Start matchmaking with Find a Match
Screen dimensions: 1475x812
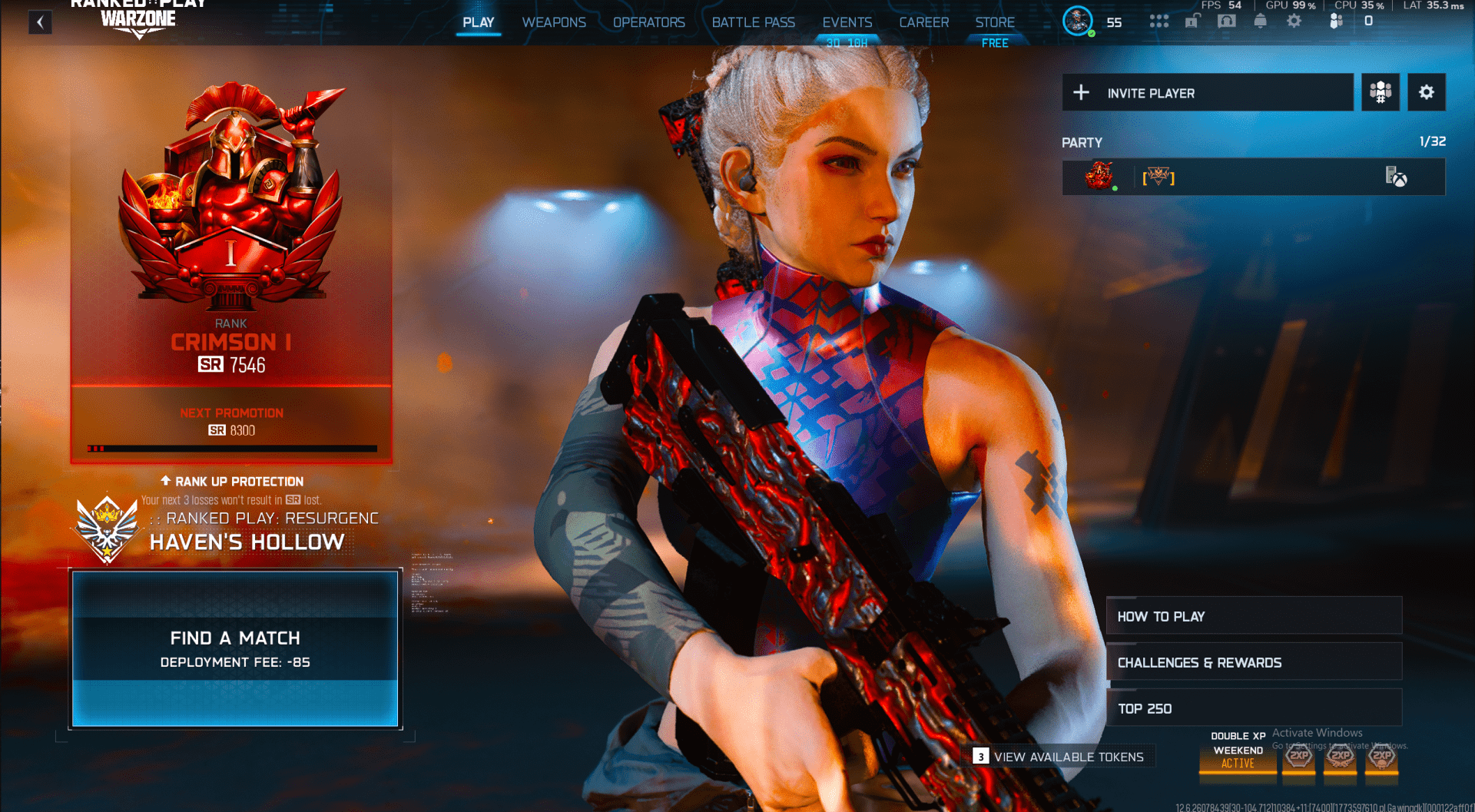tap(235, 648)
